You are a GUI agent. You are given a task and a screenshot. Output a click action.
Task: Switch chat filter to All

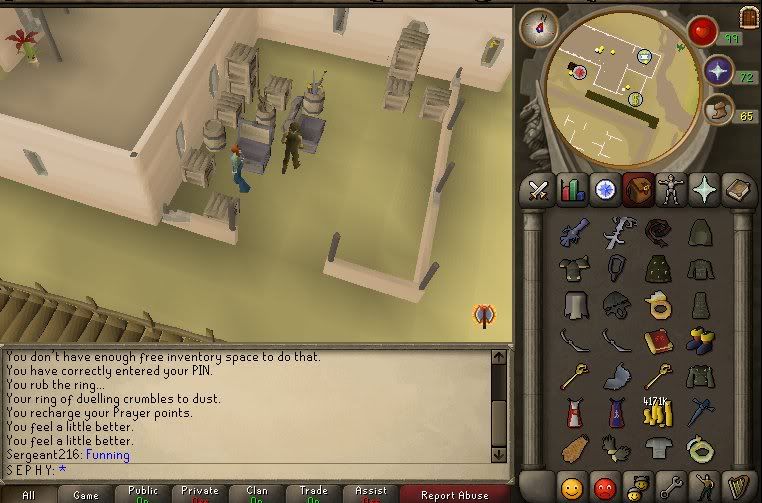tap(27, 494)
